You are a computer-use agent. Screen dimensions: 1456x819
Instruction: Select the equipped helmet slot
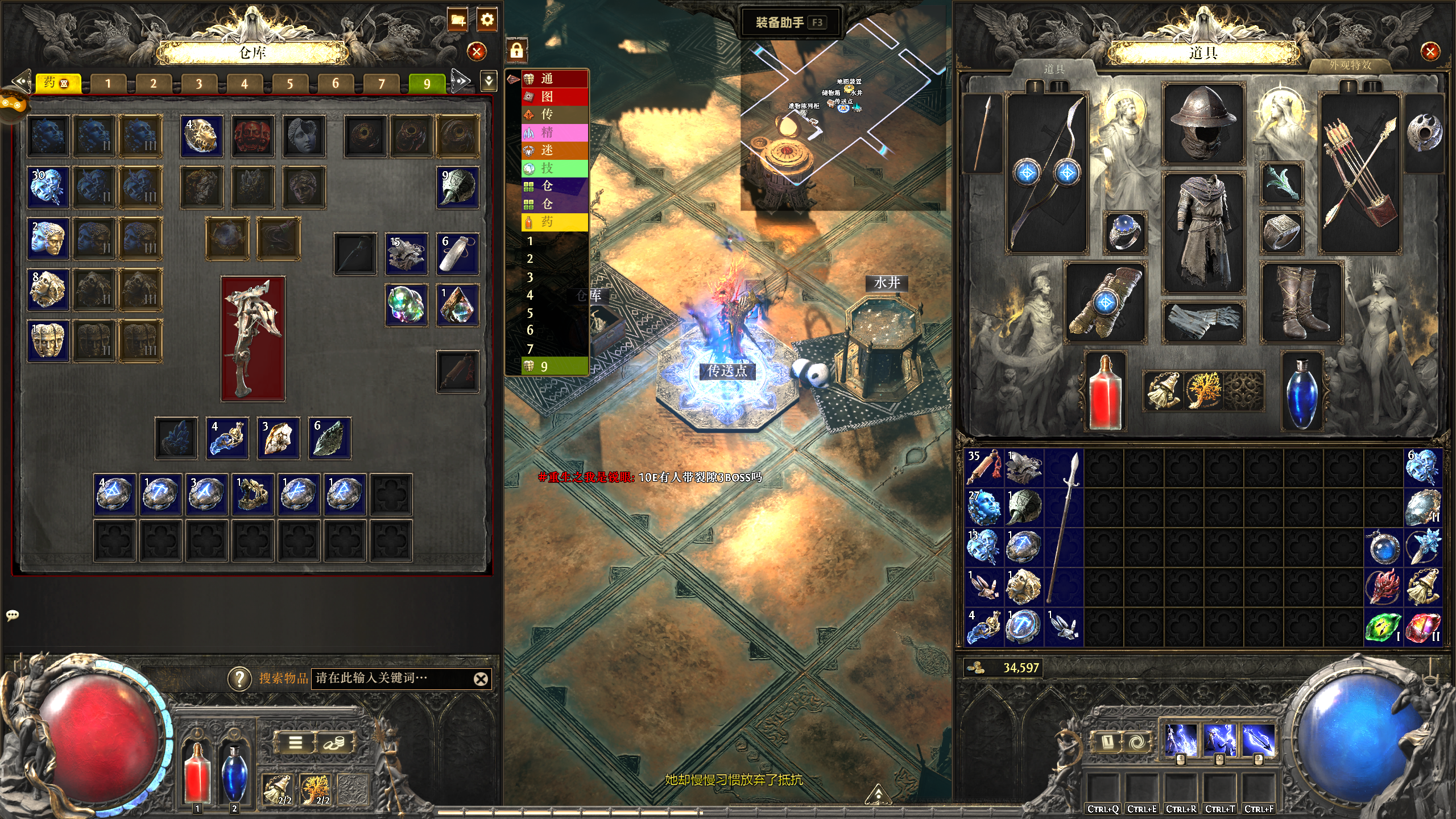tap(1203, 123)
